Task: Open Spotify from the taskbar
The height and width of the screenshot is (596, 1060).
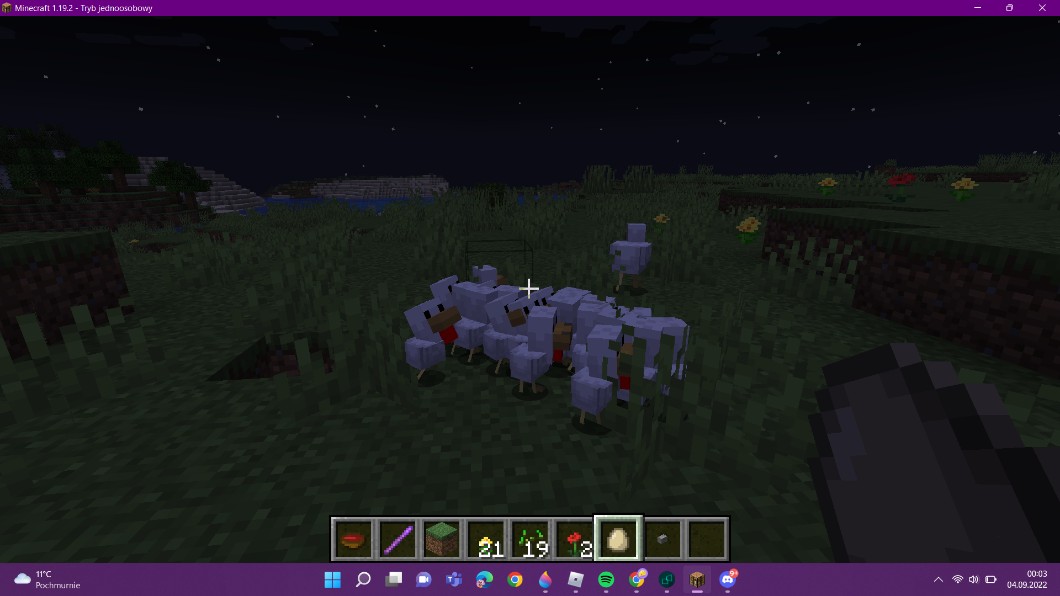Action: tap(606, 580)
